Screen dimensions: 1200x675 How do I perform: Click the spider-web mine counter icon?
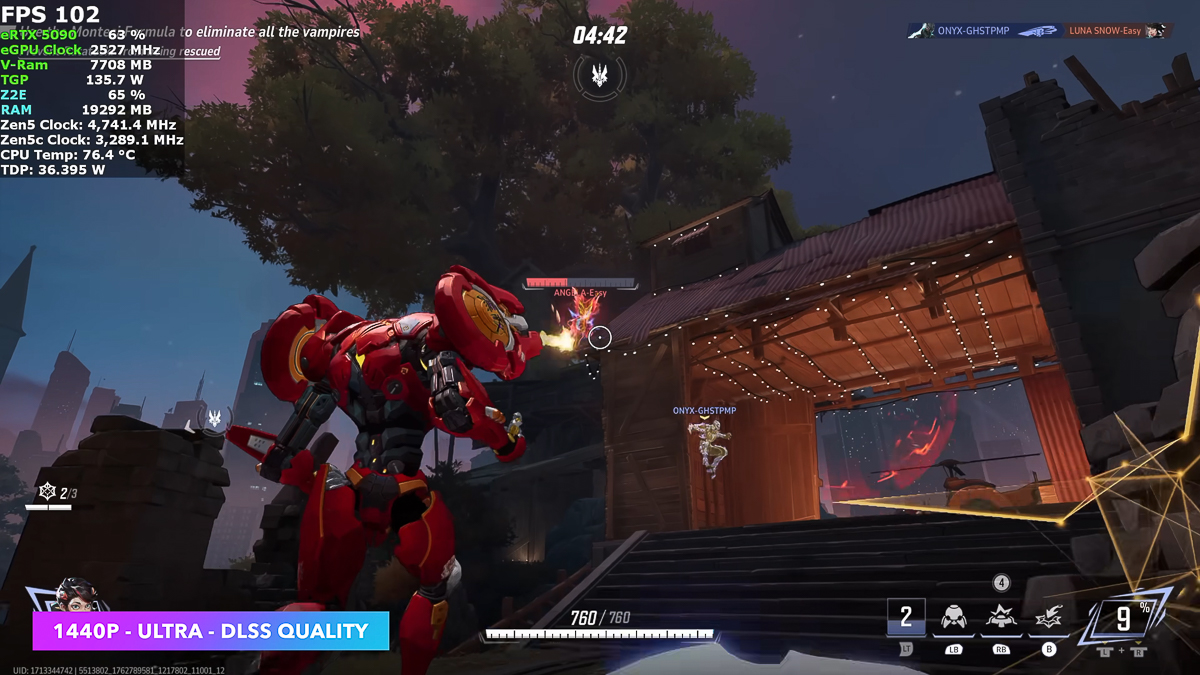tap(46, 492)
